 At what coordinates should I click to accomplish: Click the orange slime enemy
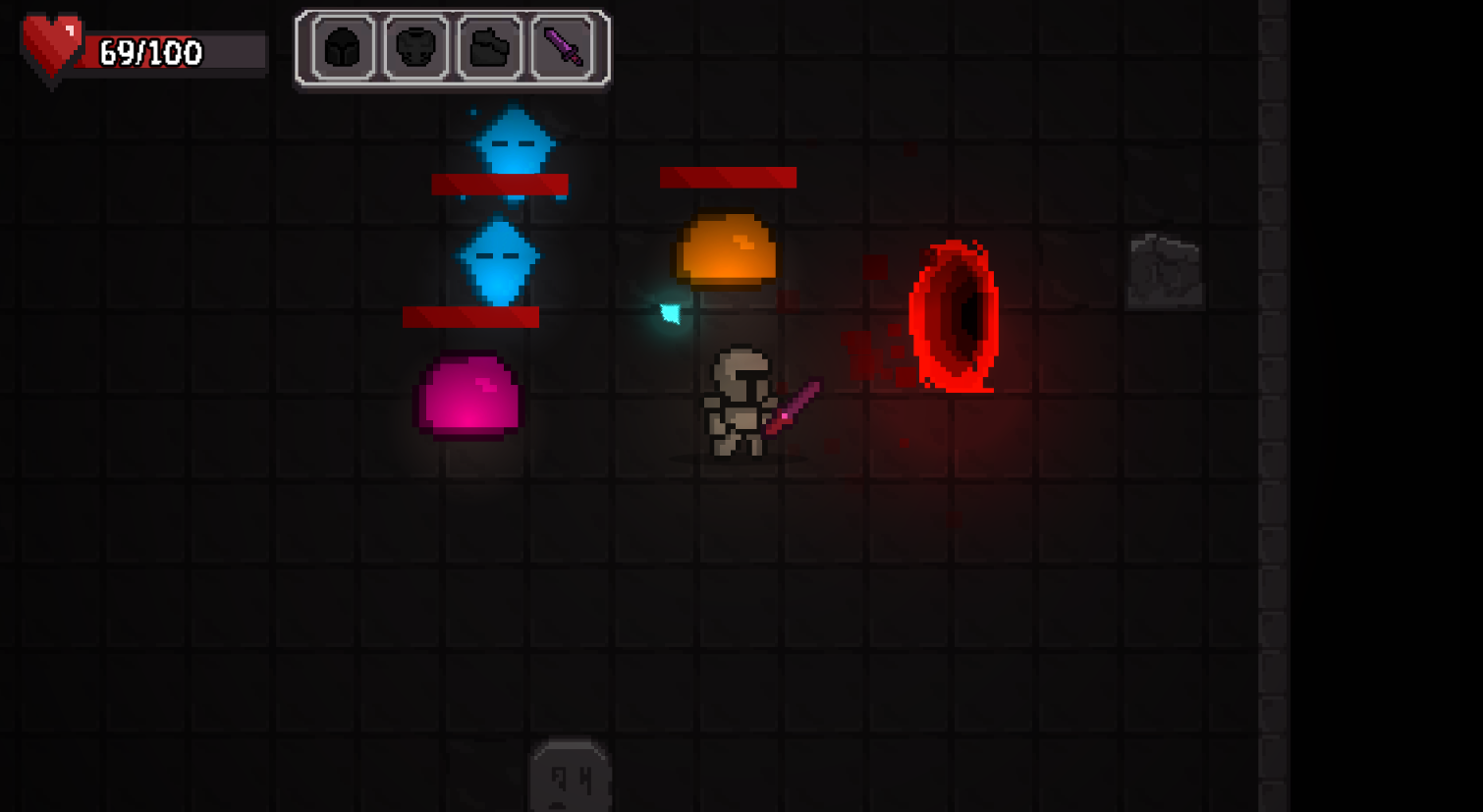(x=727, y=247)
